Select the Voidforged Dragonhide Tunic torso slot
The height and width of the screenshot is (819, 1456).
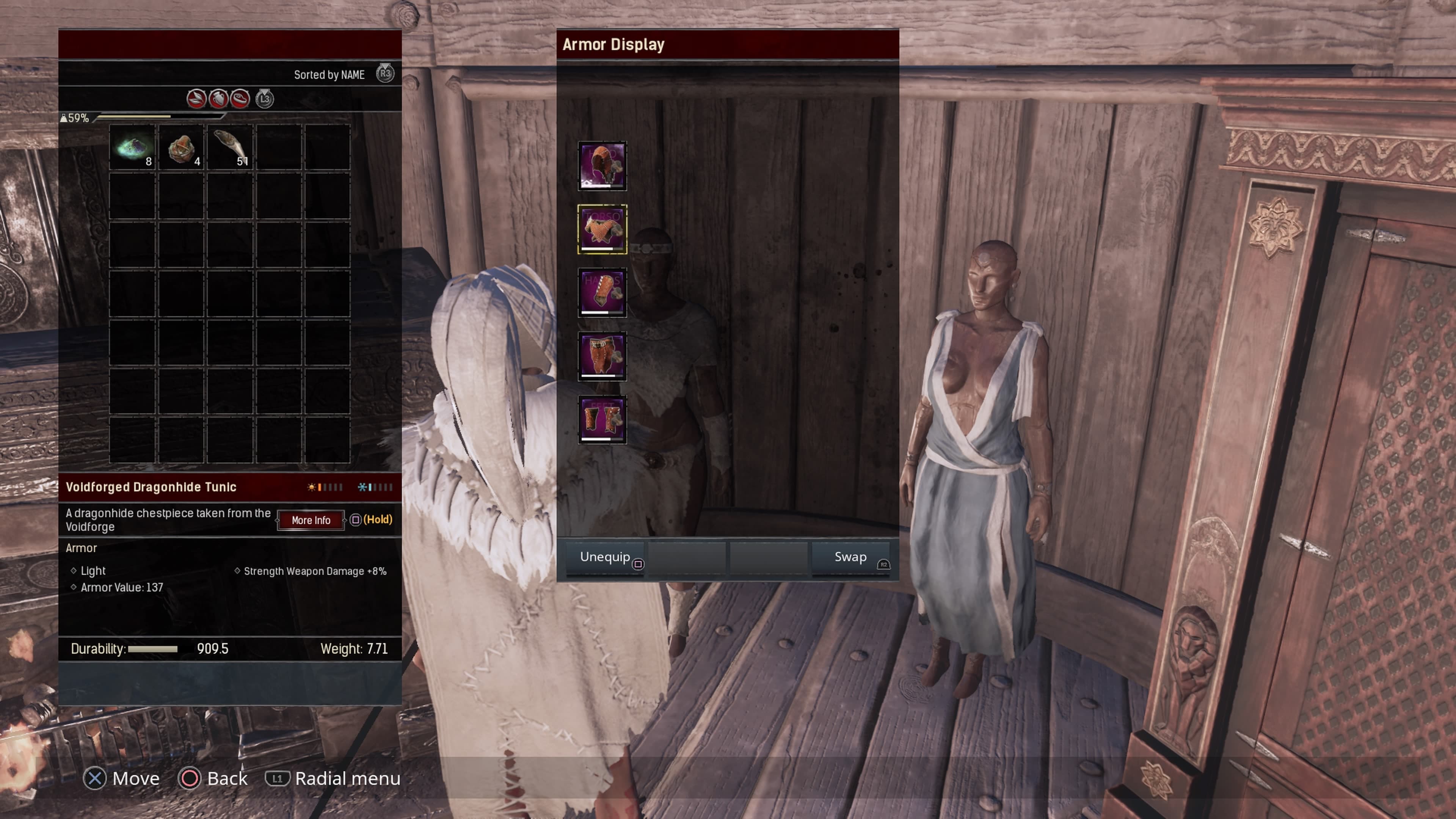[602, 229]
